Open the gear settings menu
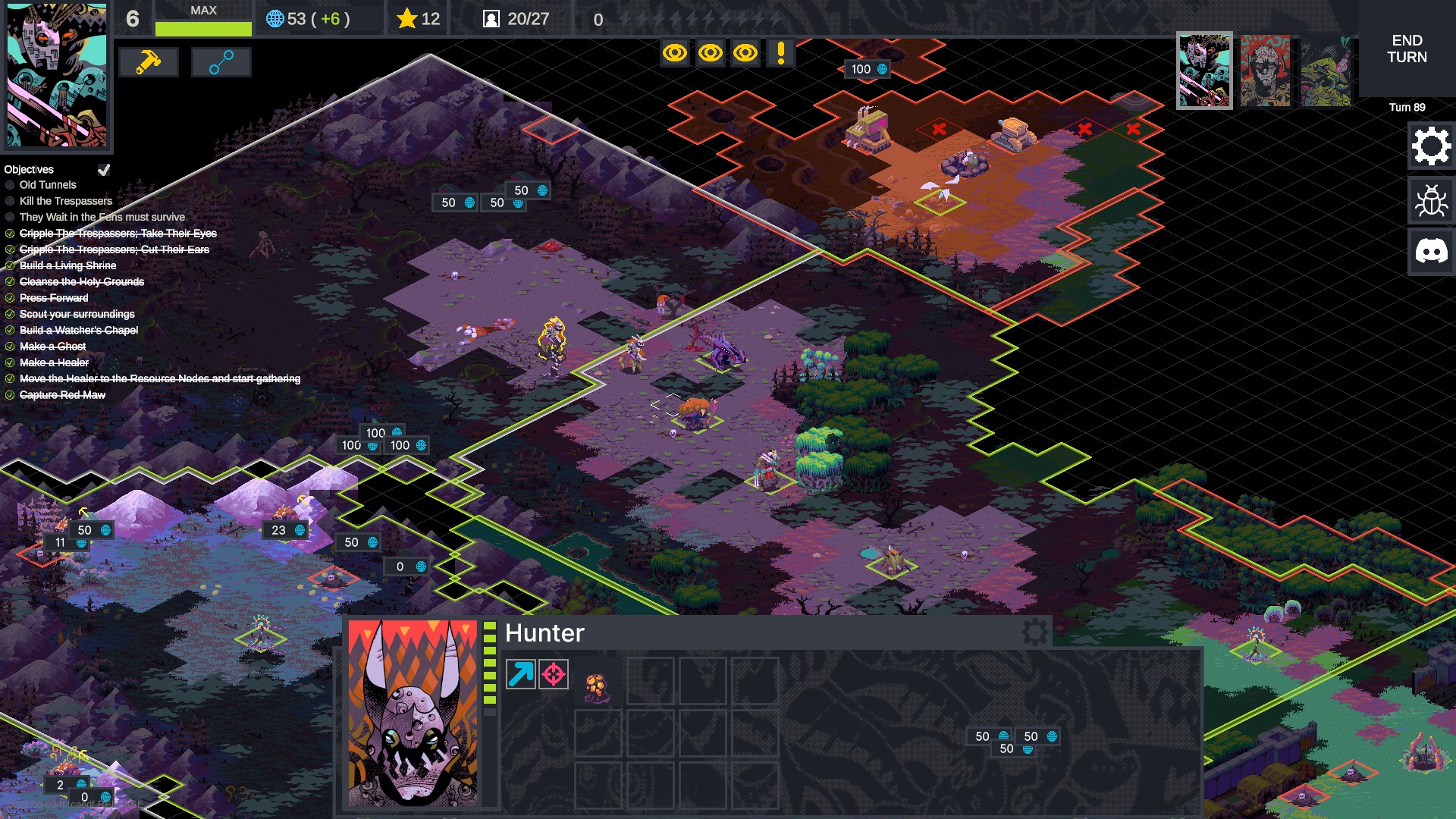 [x=1430, y=146]
